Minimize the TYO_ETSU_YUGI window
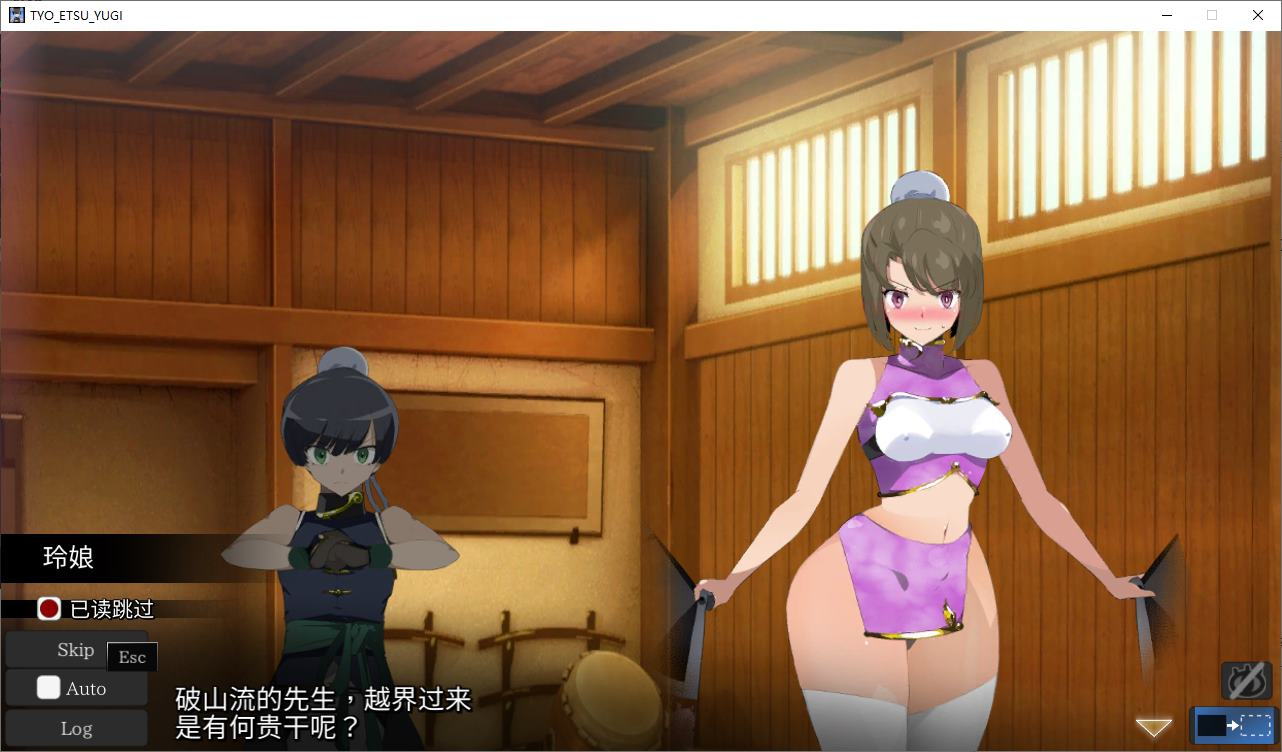Image resolution: width=1282 pixels, height=752 pixels. click(1167, 15)
